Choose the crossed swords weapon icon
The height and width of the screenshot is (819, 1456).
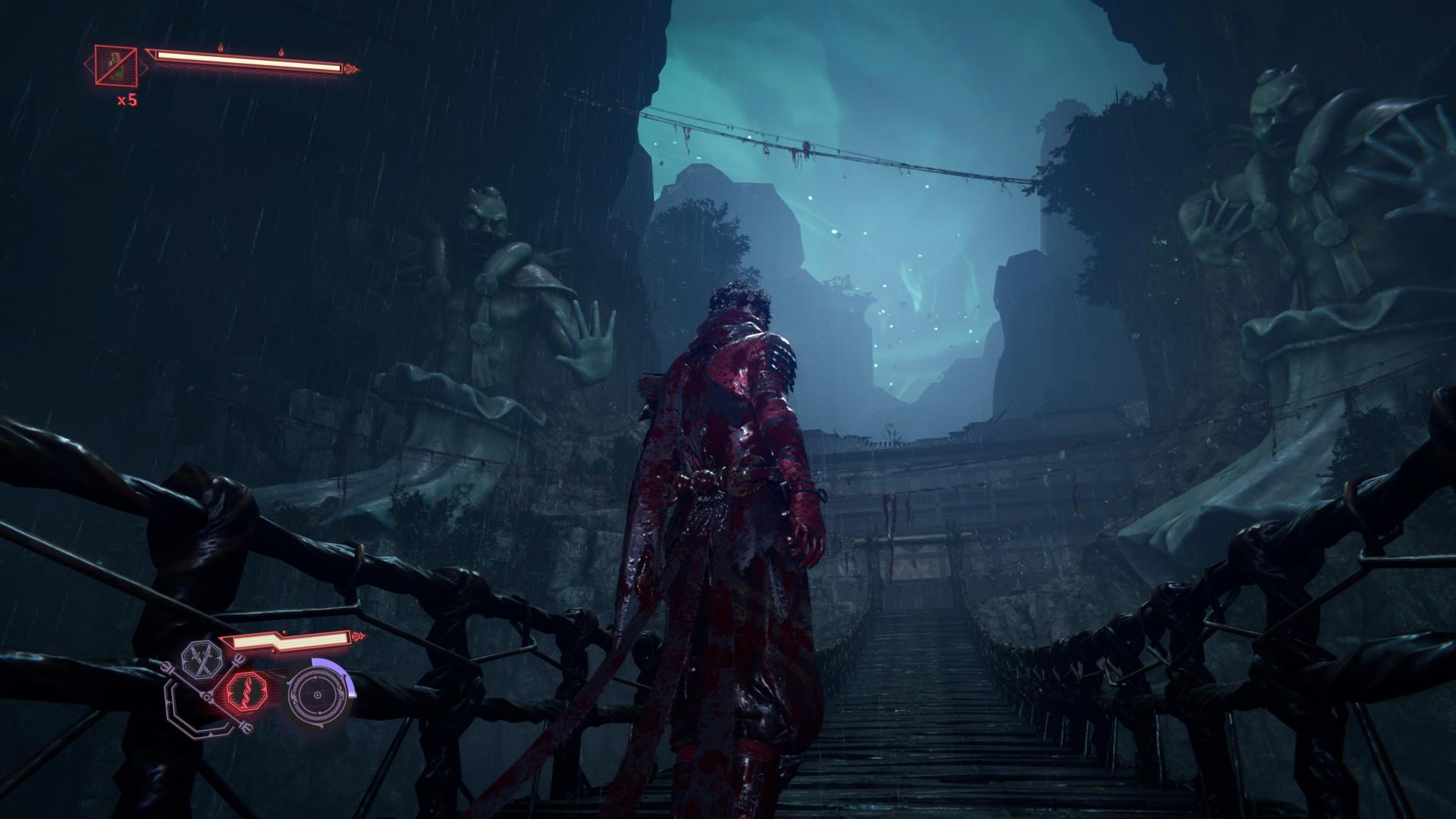(x=202, y=659)
